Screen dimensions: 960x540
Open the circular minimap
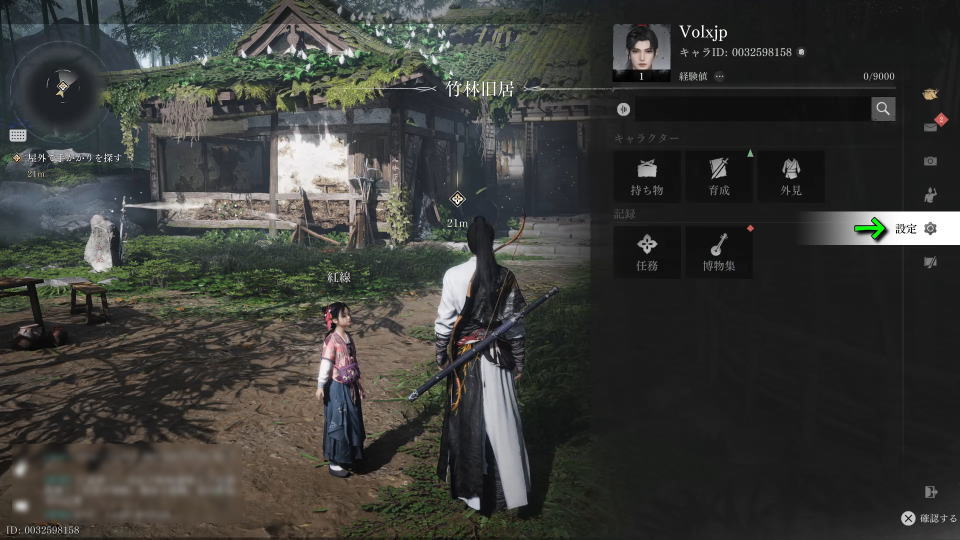62,88
